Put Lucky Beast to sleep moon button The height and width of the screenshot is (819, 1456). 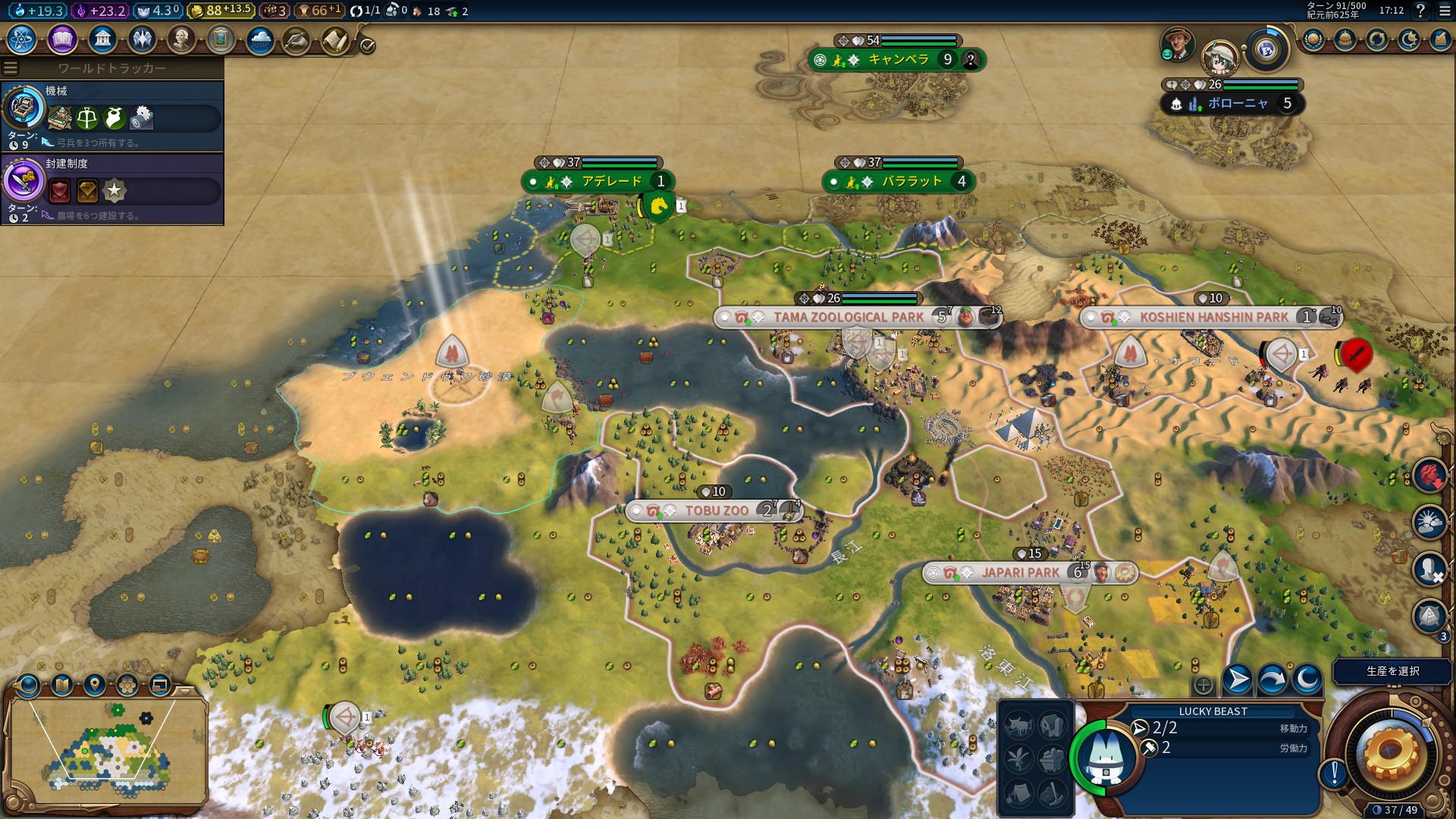pos(1307,679)
